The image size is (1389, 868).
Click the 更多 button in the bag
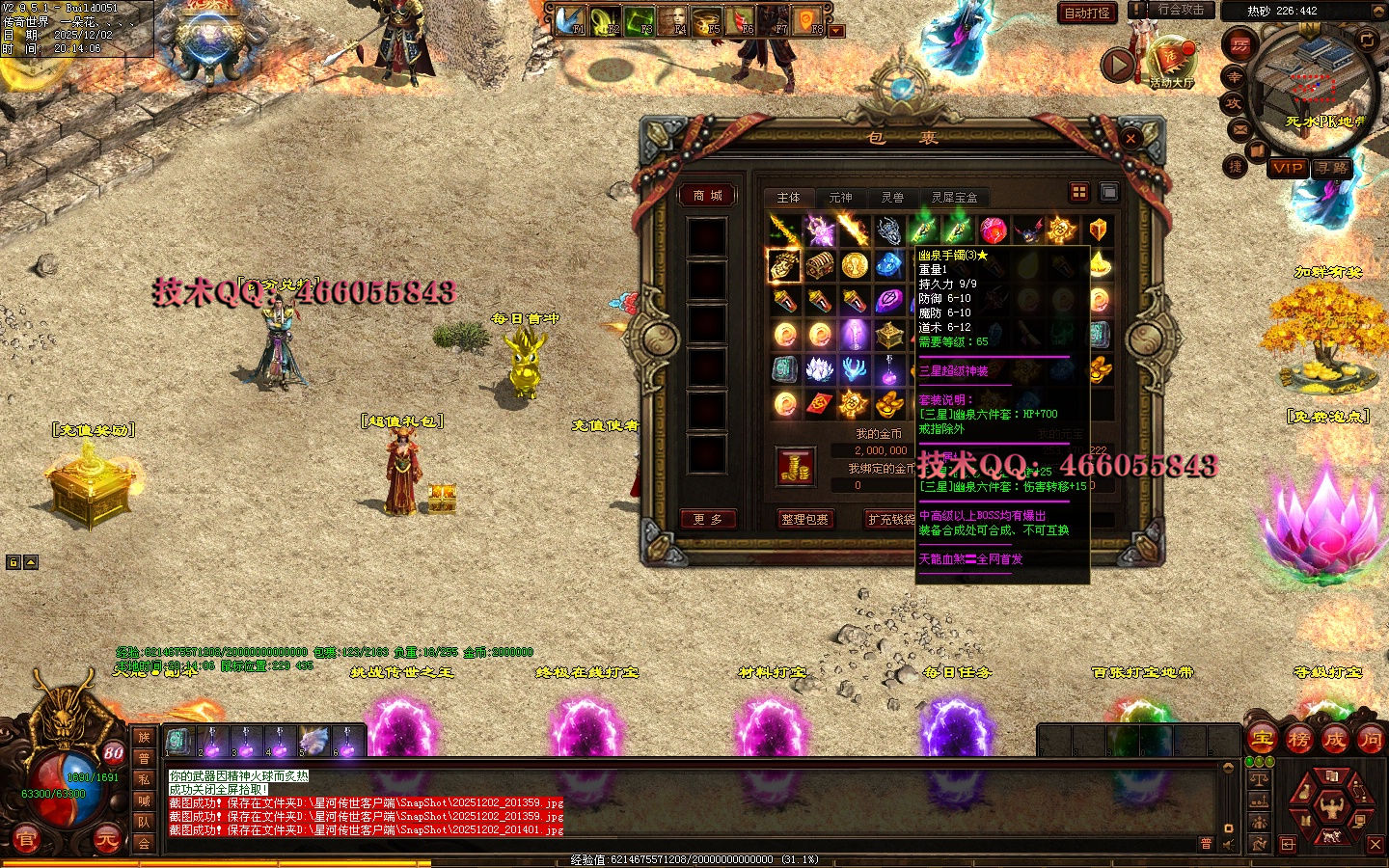(x=707, y=519)
